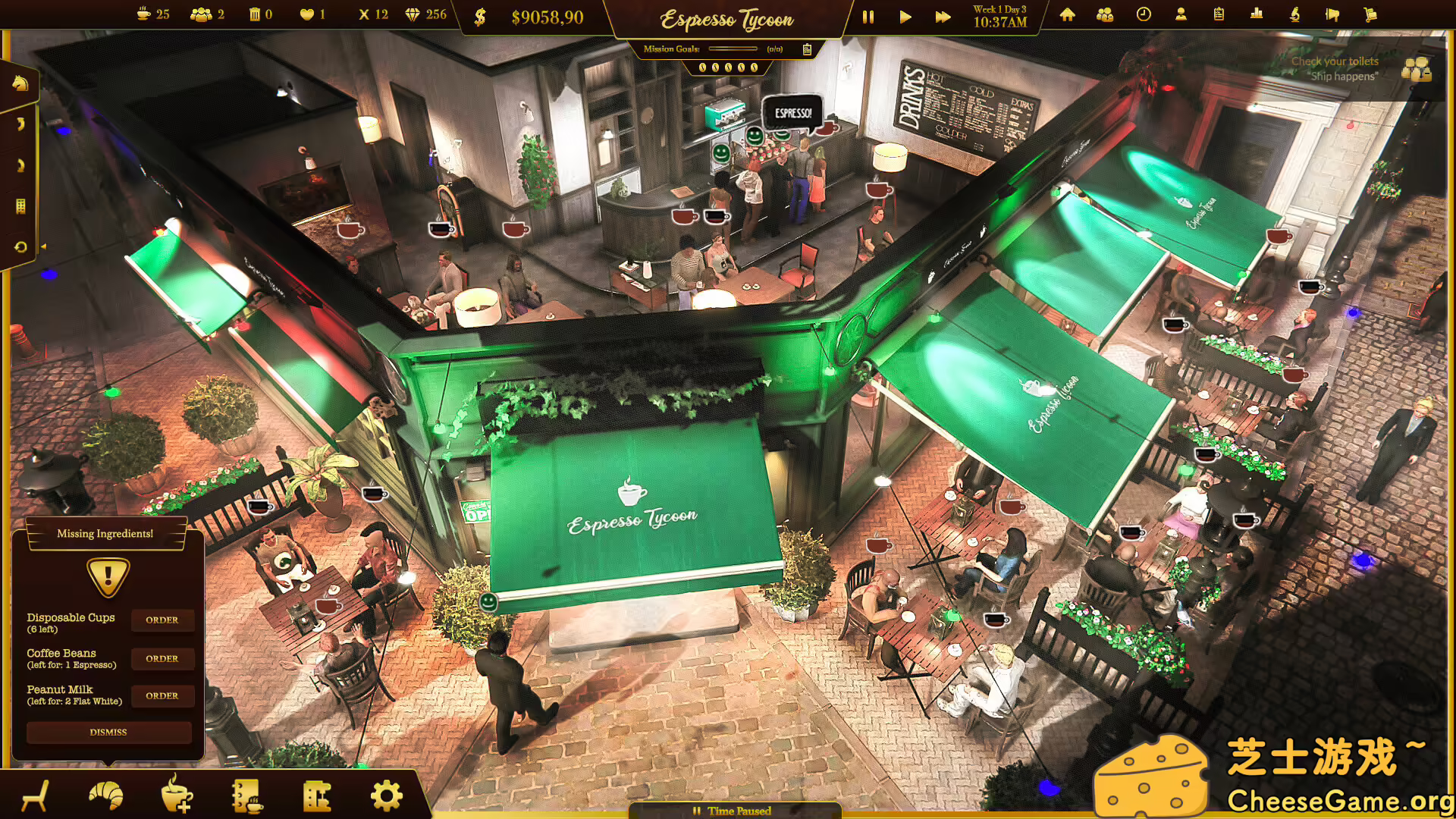This screenshot has width=1456, height=819.
Task: Pause the game with the pause button
Action: 868,16
